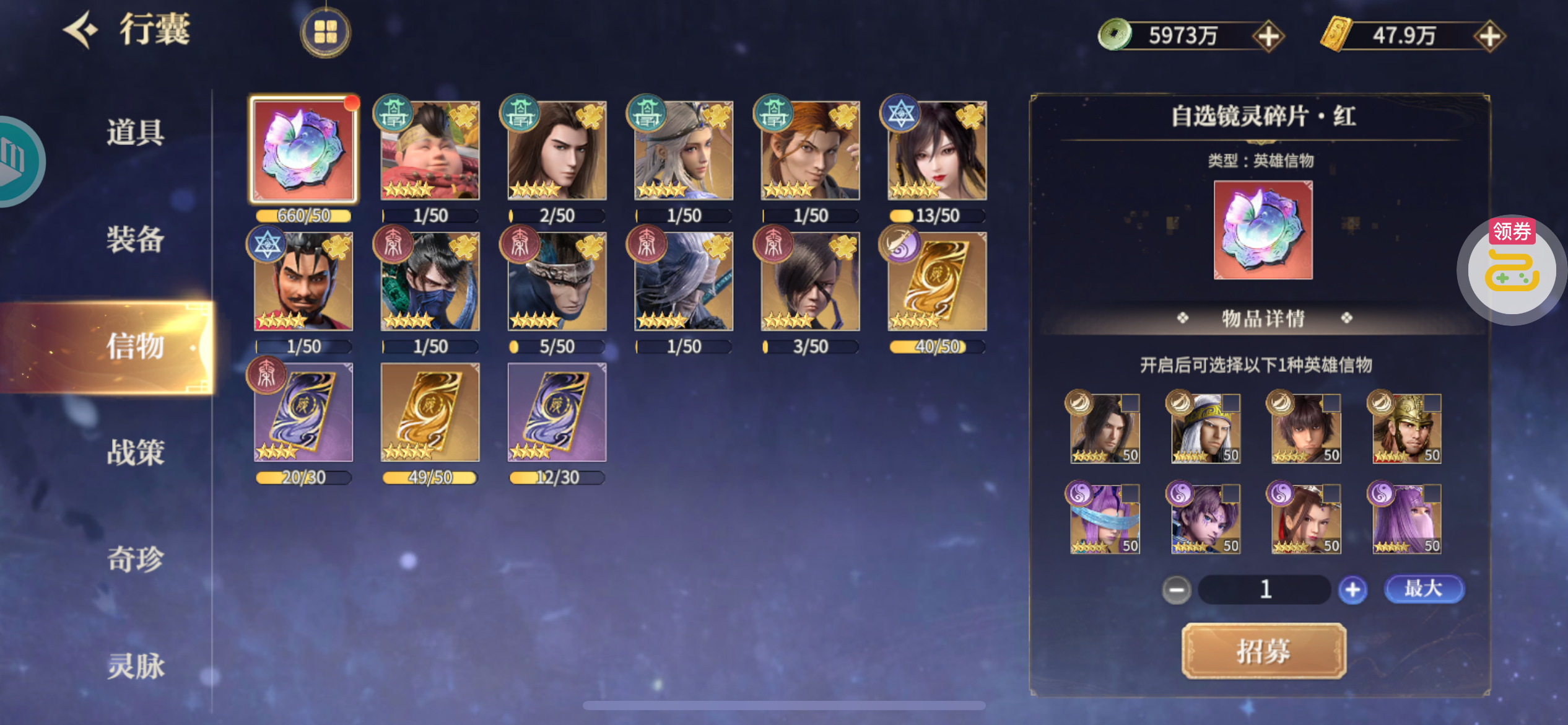The image size is (1568, 725).
Task: Switch to the 道具 tab
Action: pyautogui.click(x=135, y=132)
